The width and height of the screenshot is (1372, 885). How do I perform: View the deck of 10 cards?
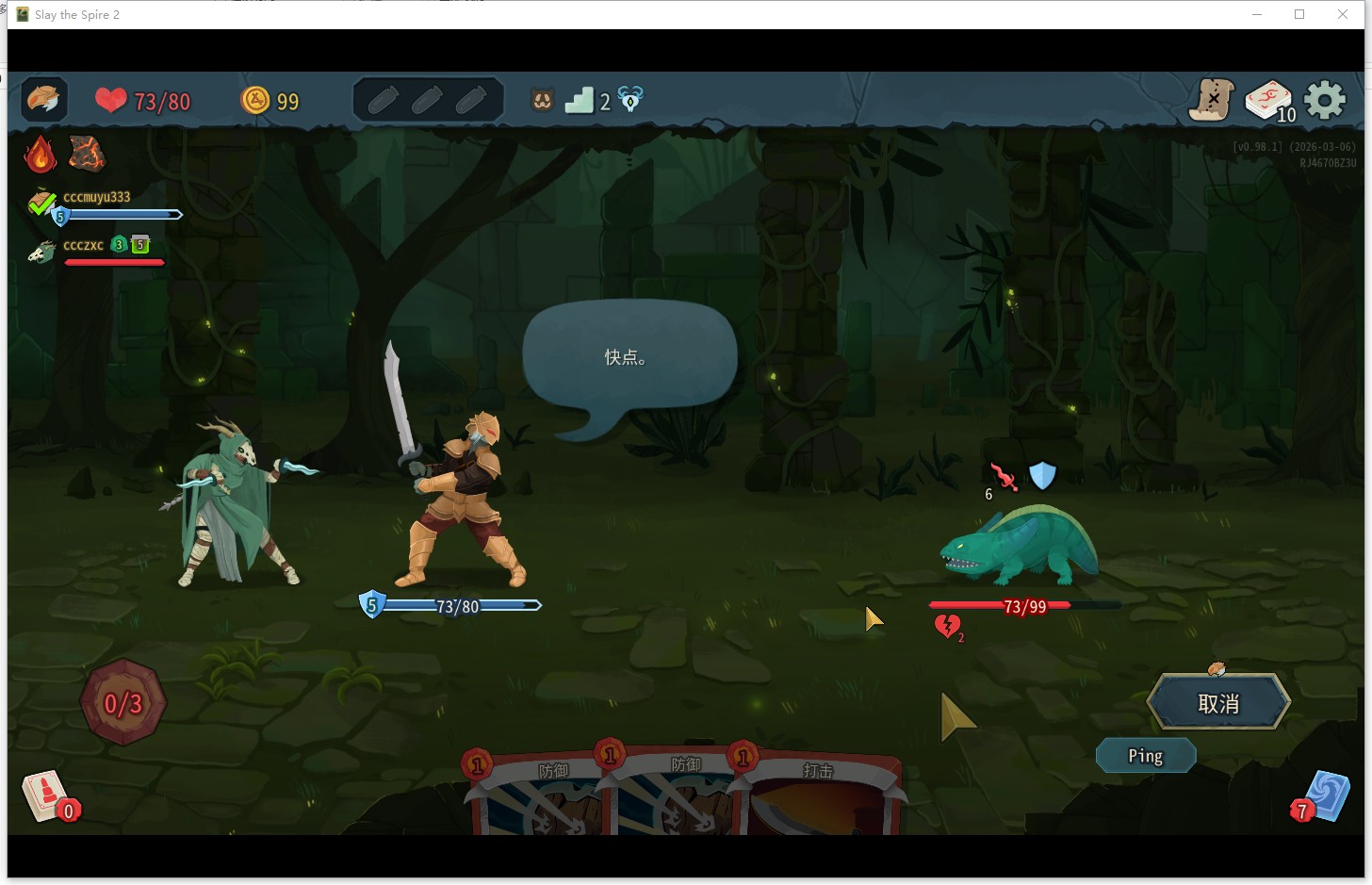[1269, 100]
